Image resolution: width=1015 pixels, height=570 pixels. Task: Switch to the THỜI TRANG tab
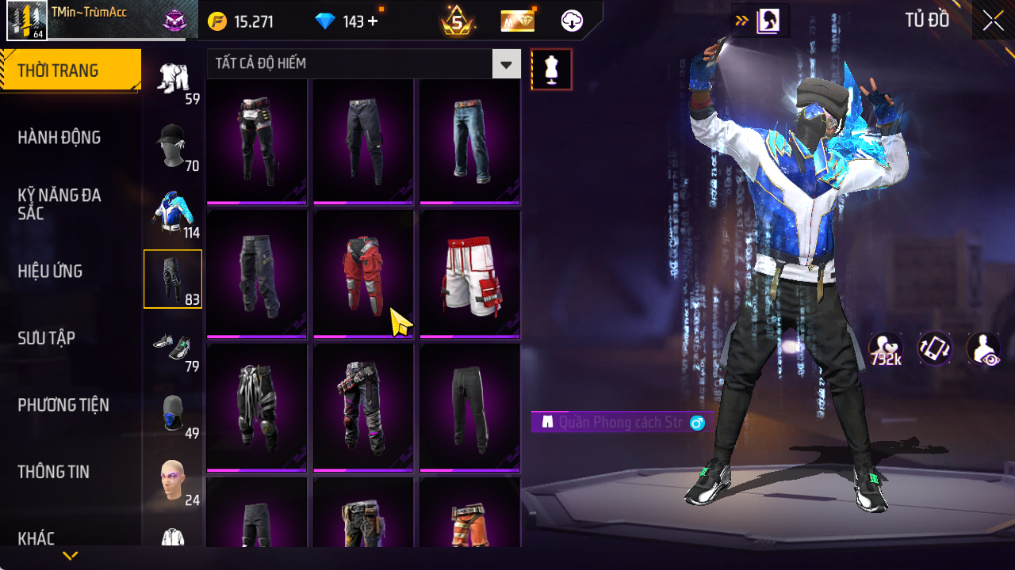(x=70, y=71)
